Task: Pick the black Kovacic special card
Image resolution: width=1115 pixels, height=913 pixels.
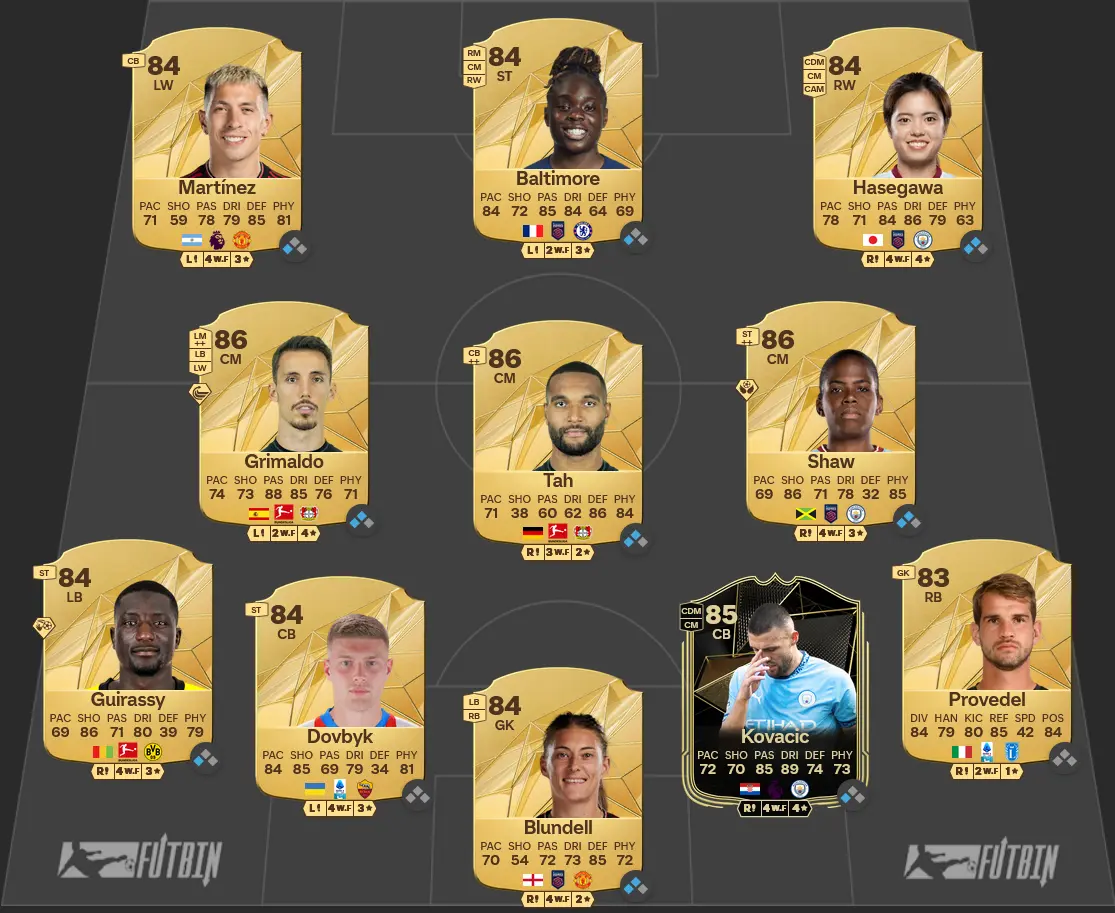Action: tap(769, 700)
